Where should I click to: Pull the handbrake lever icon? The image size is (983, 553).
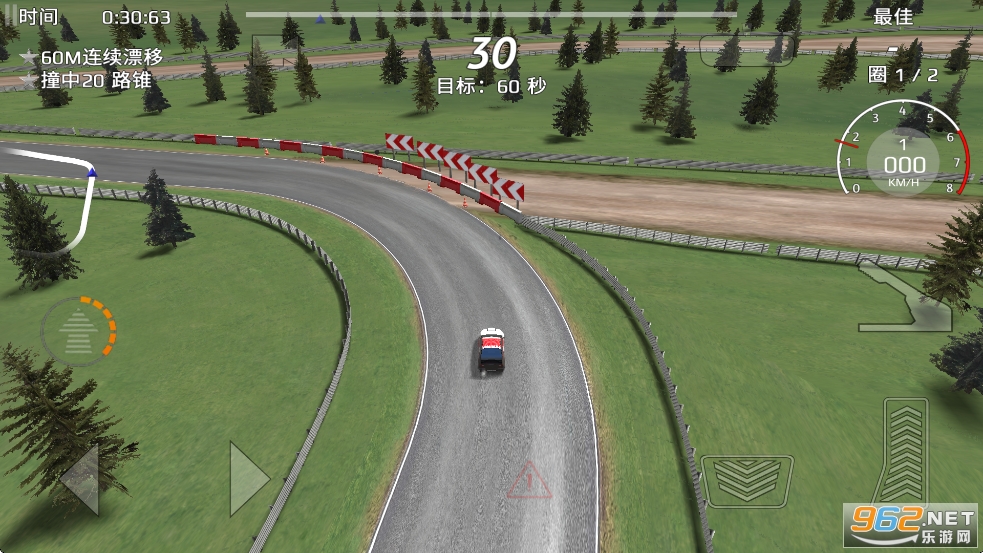(906, 298)
